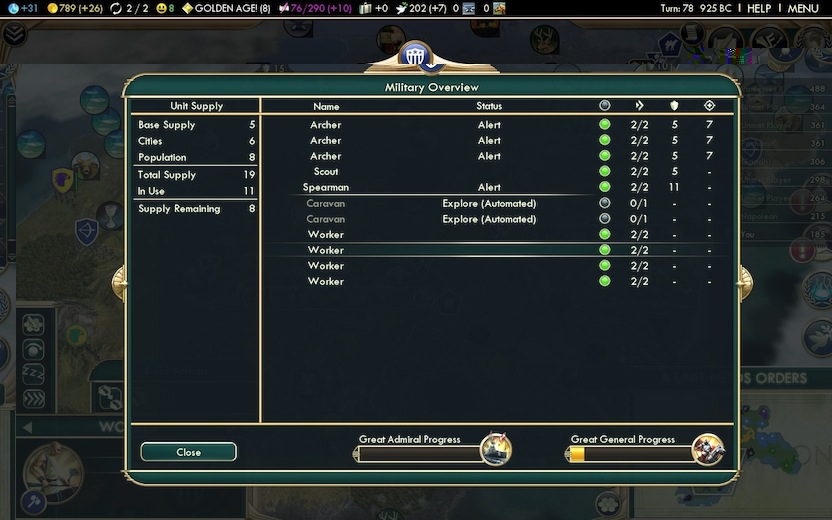Open the HELP menu
This screenshot has width=832, height=520.
[x=759, y=8]
